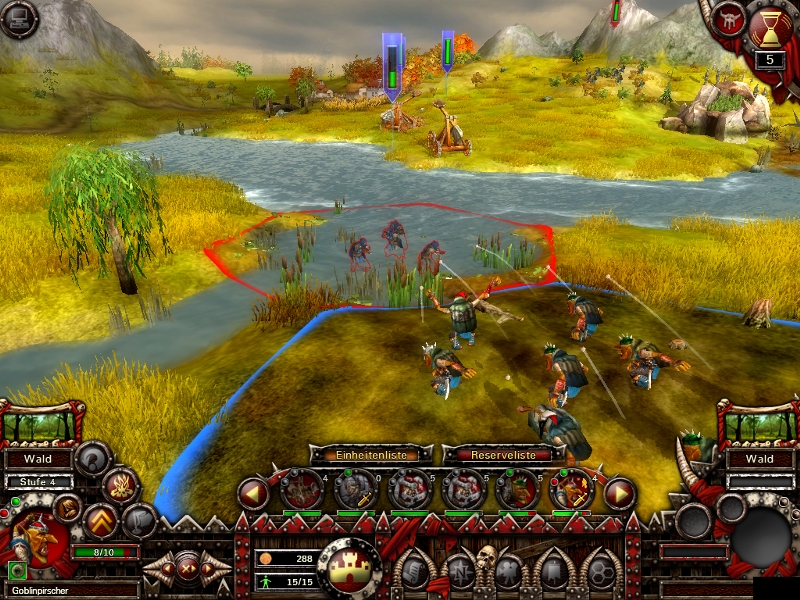Screen dimensions: 800x600
Task: Click the horned helmet faction icon
Action: point(728,20)
